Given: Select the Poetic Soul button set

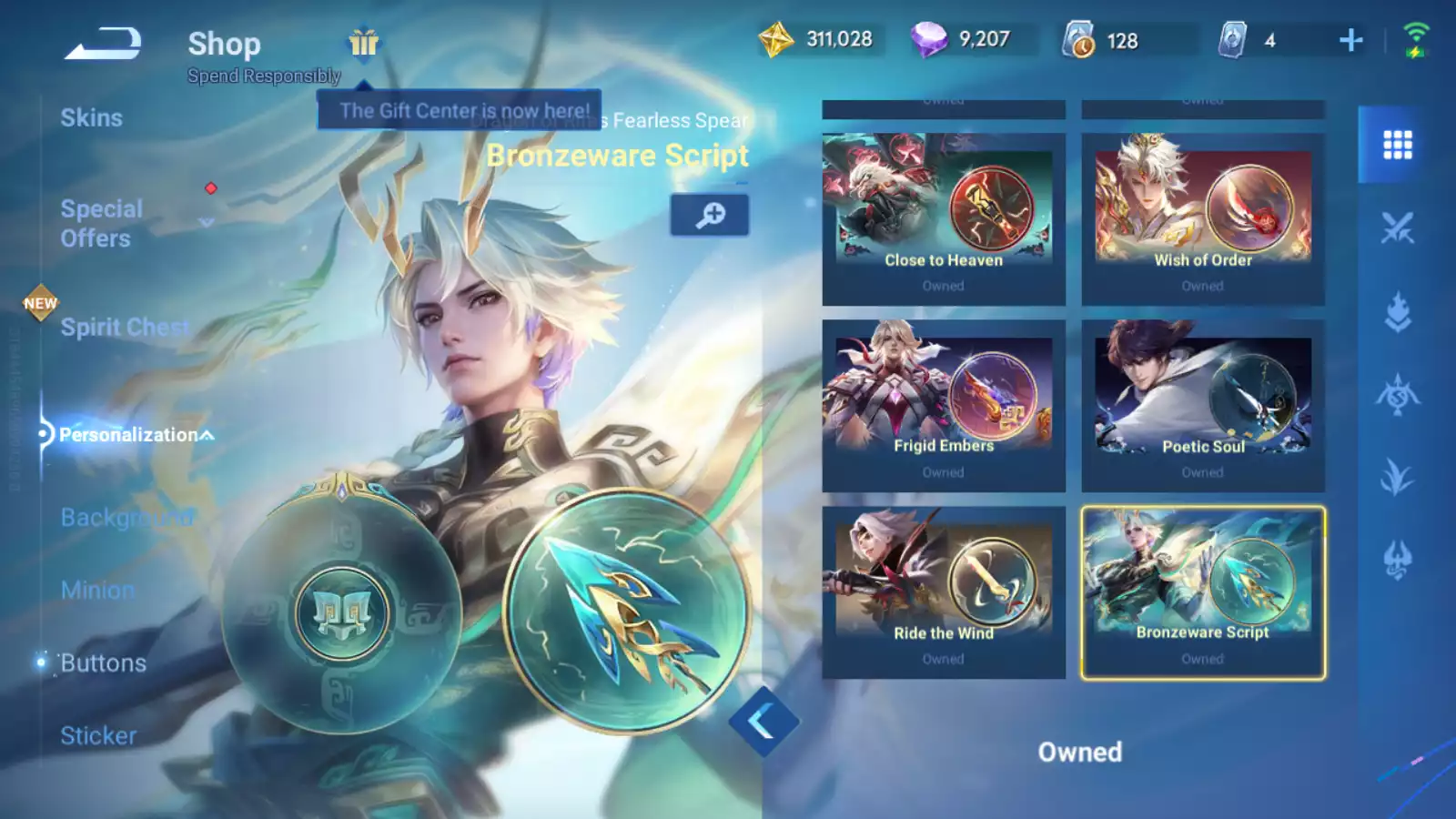Looking at the screenshot, I should 1202,406.
